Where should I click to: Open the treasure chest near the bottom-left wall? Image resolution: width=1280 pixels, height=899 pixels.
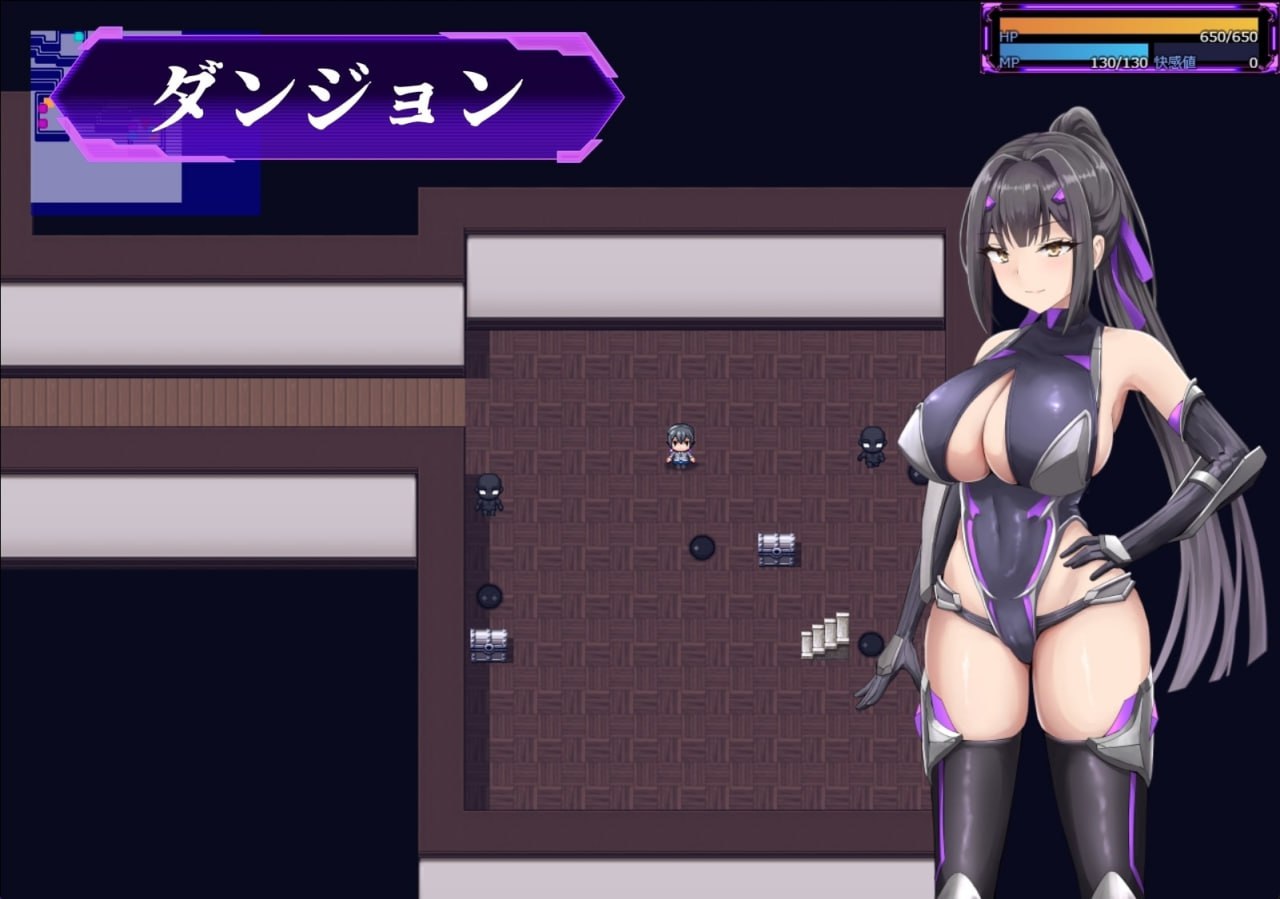487,644
